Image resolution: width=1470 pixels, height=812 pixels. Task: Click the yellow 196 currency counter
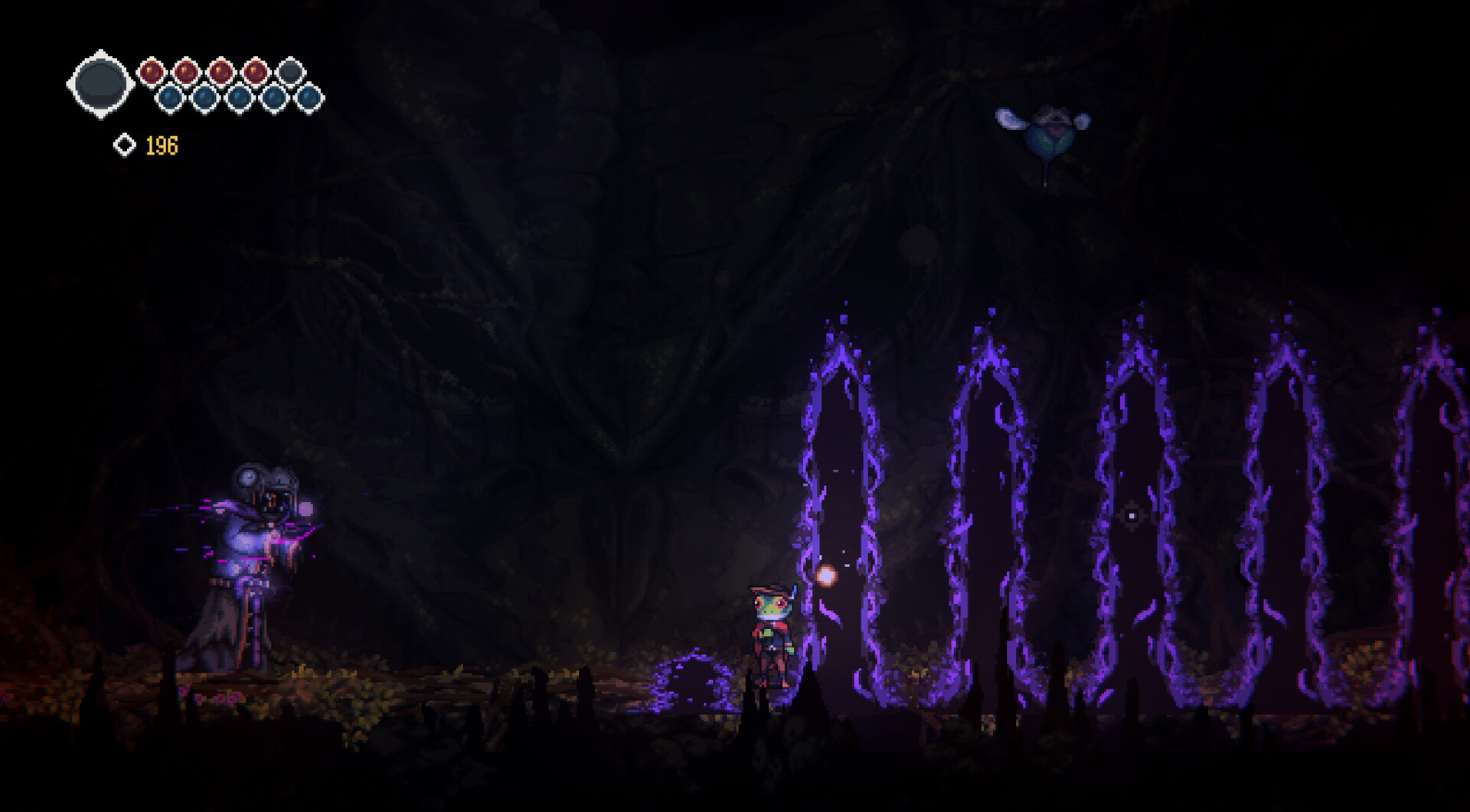click(161, 145)
